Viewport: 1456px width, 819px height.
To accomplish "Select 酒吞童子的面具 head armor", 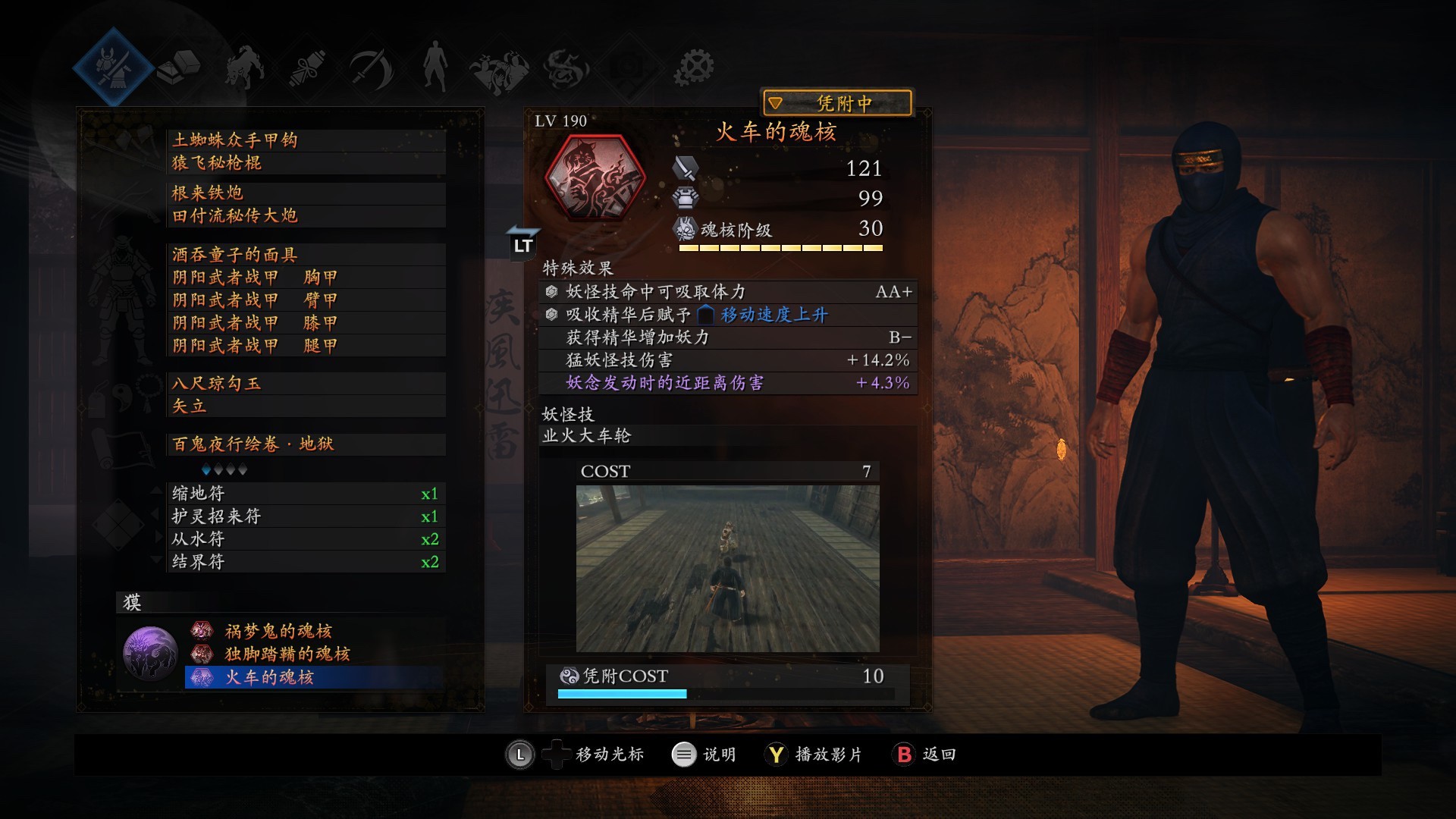I will pyautogui.click(x=303, y=255).
